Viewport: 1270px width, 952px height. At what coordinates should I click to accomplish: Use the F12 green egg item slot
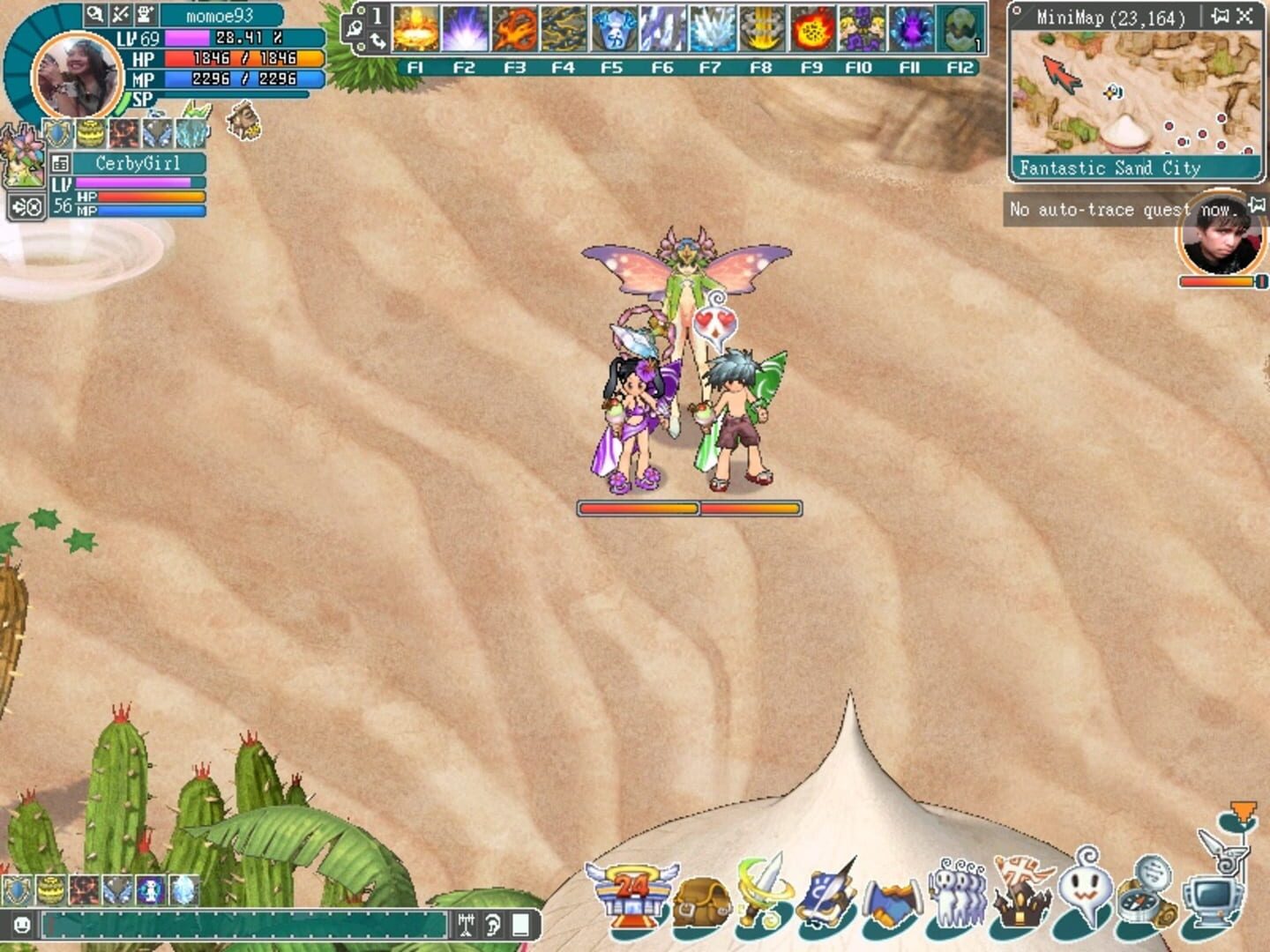(960, 29)
